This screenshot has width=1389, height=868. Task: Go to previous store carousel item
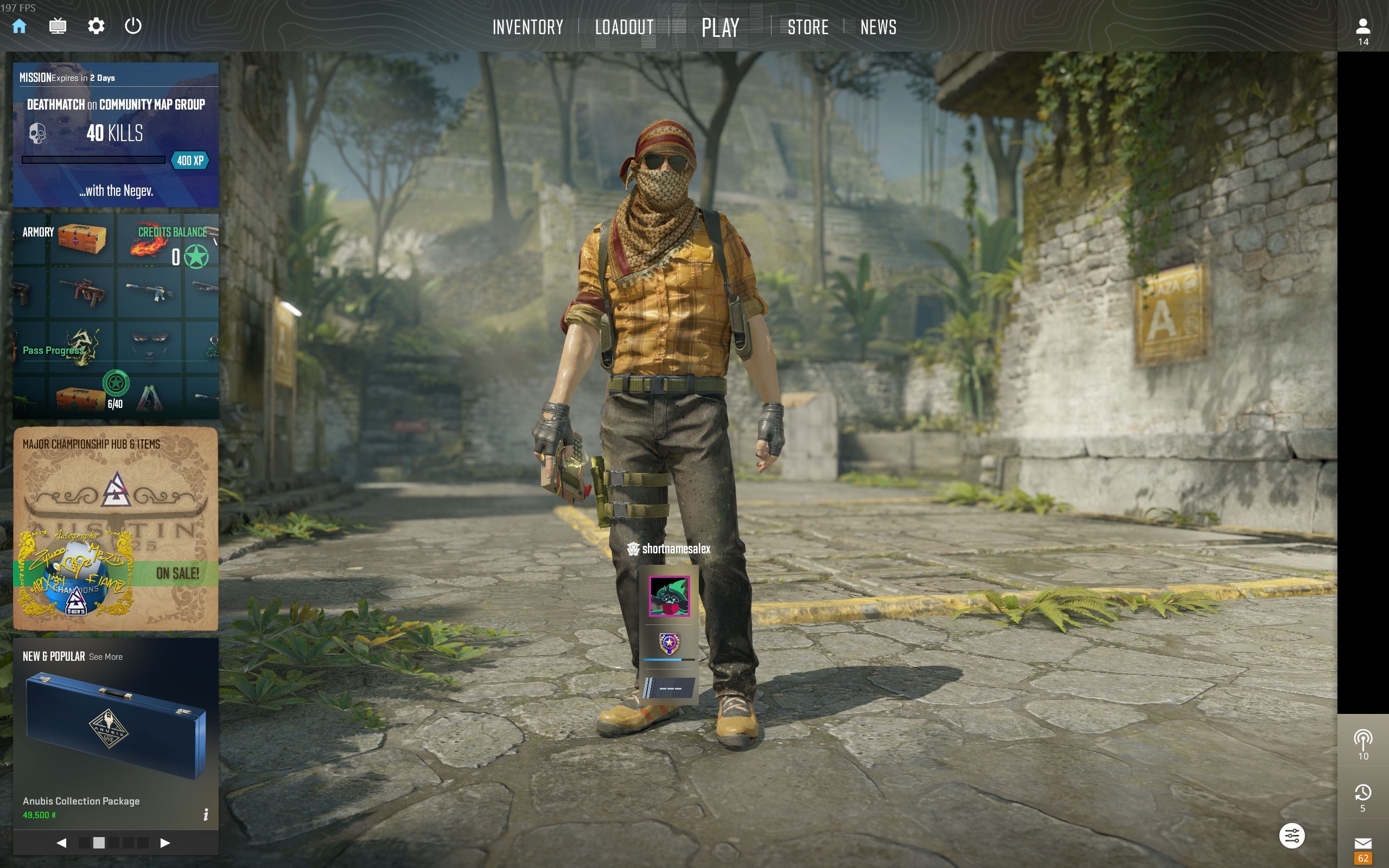61,843
